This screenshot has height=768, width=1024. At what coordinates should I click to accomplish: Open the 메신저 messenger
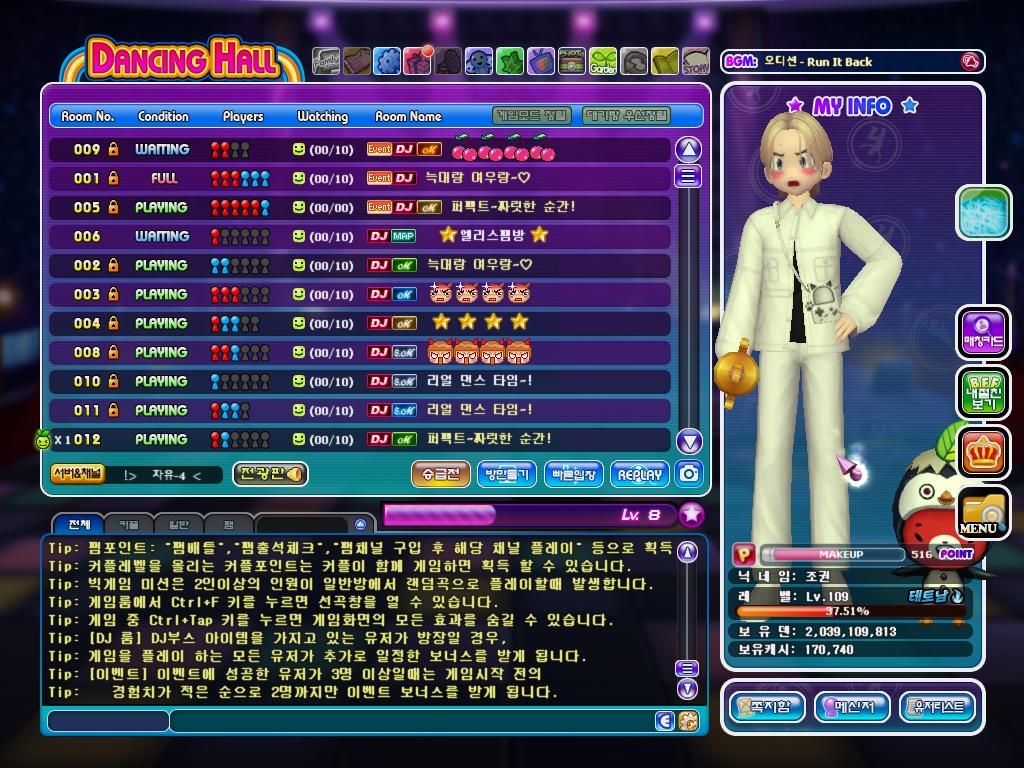point(852,708)
